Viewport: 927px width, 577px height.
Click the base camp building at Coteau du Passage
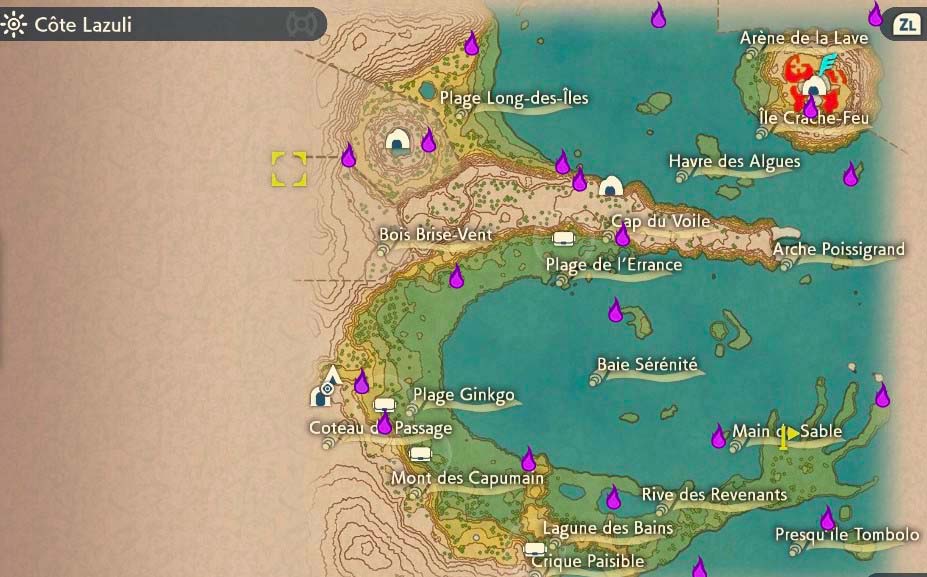pos(320,397)
